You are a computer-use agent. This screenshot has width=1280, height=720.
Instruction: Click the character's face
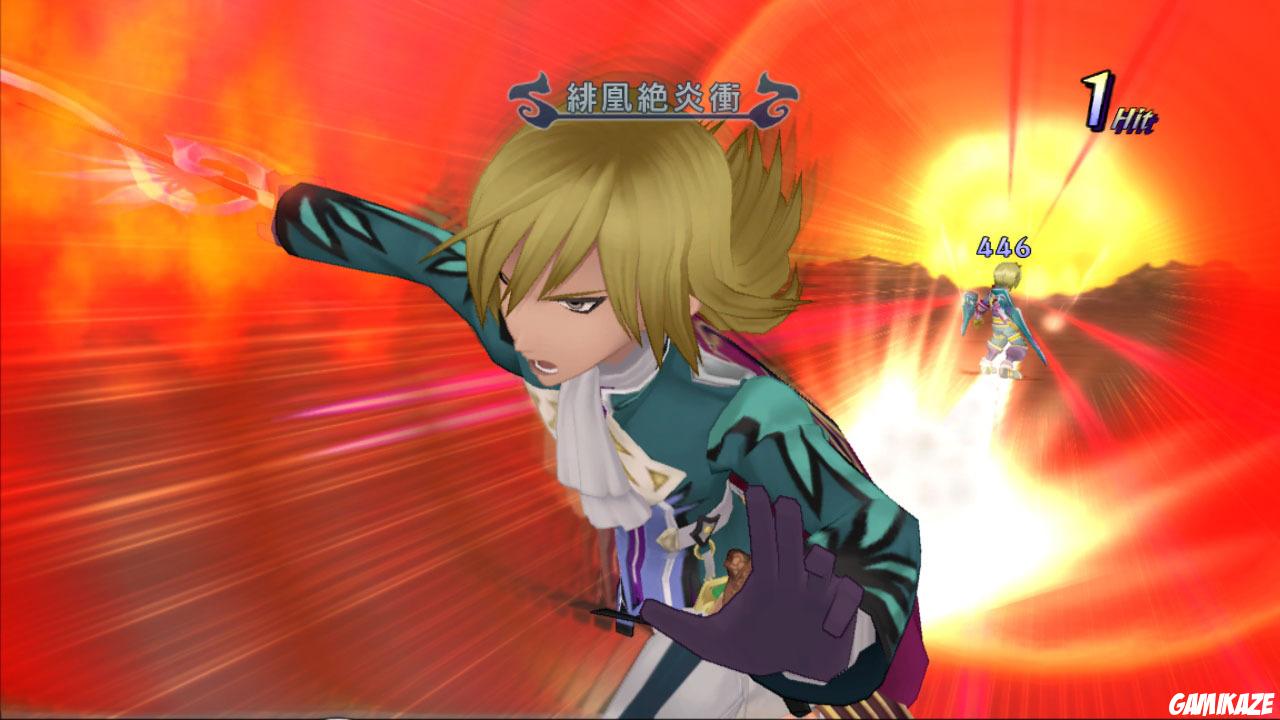point(570,320)
